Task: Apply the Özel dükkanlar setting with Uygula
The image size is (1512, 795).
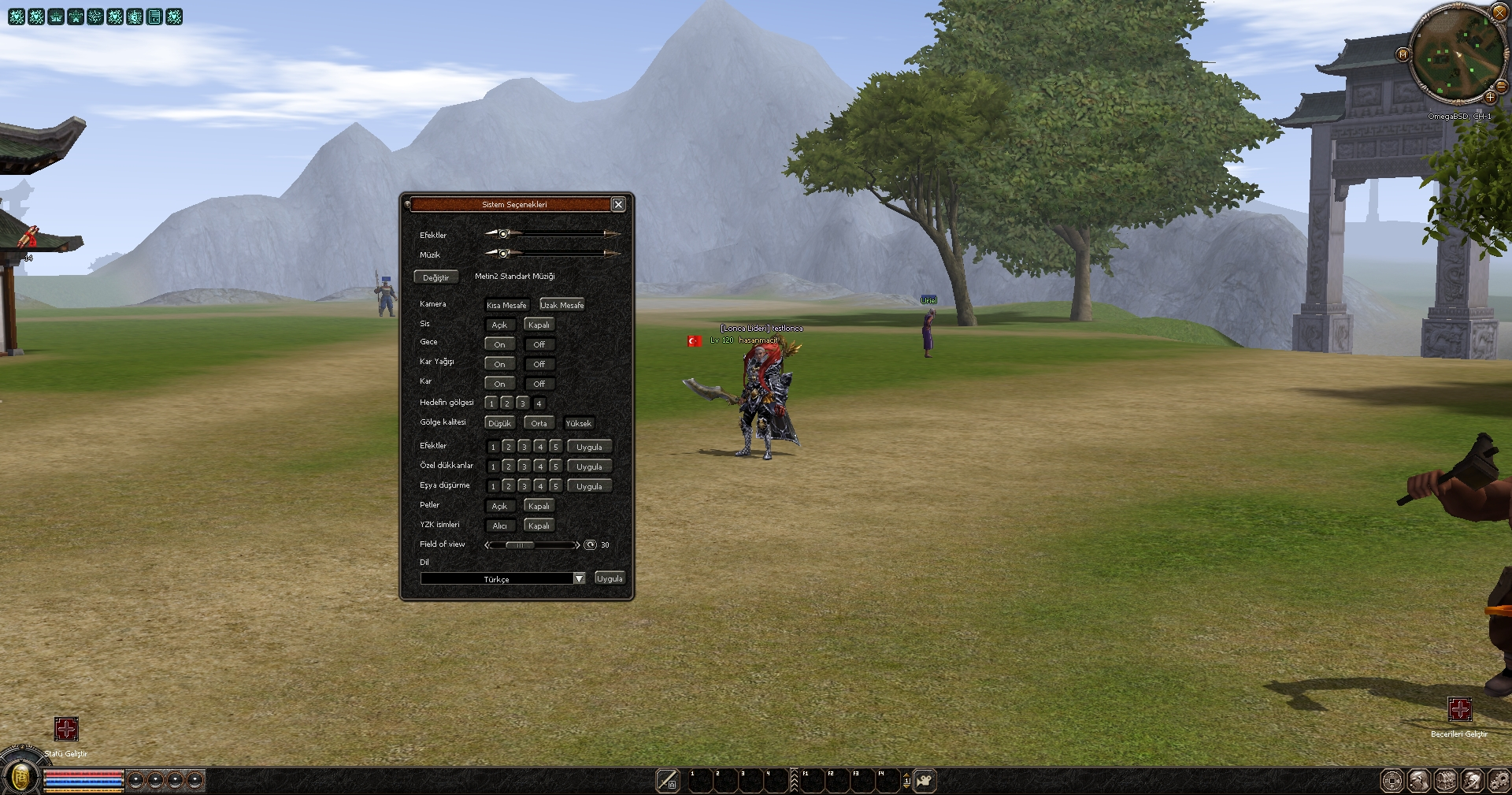Action: click(x=589, y=466)
